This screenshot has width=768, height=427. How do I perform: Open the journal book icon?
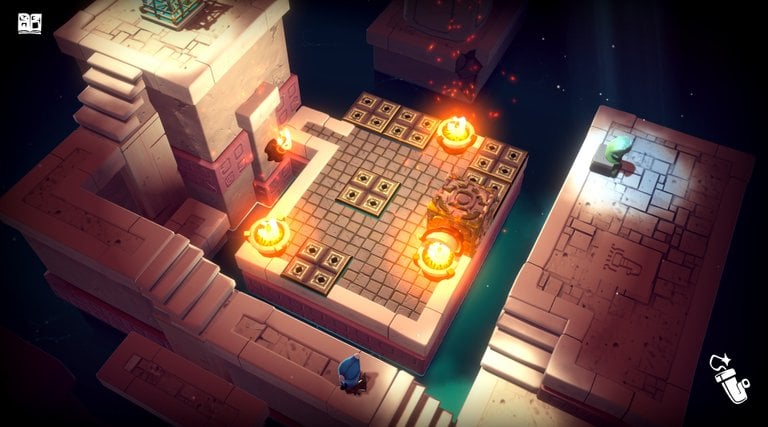pos(29,22)
